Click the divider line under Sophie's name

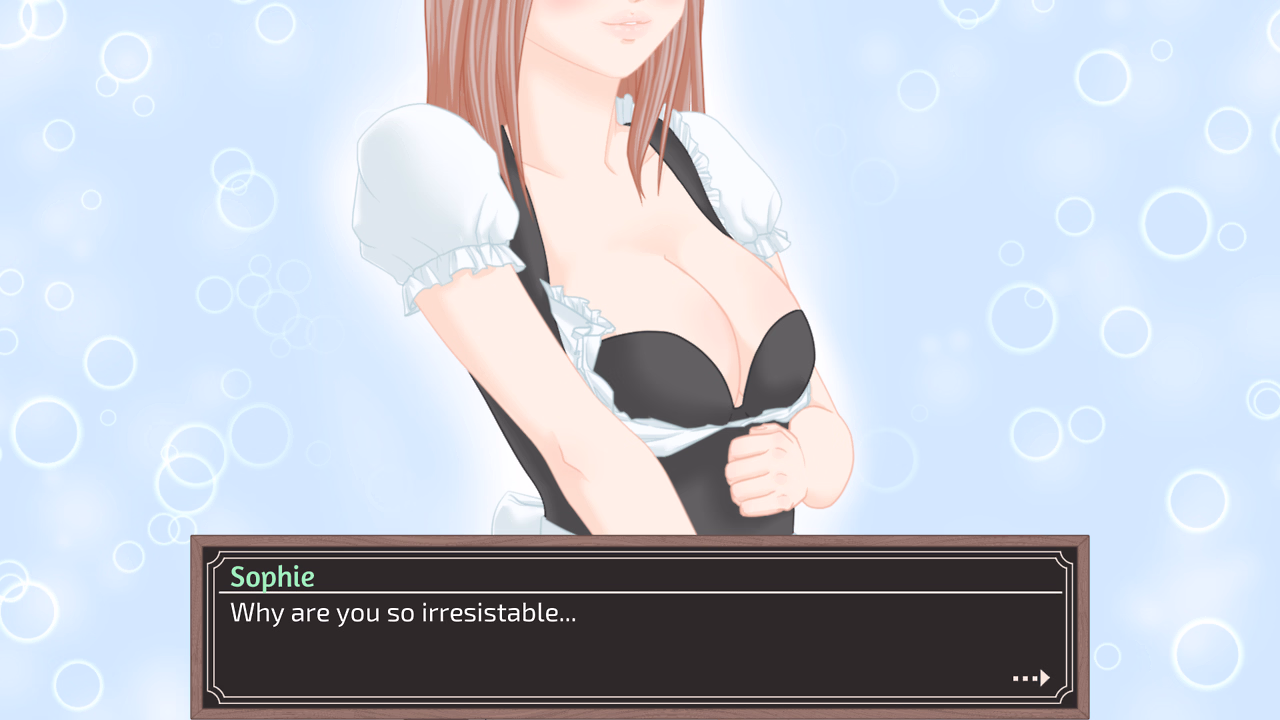coord(640,592)
